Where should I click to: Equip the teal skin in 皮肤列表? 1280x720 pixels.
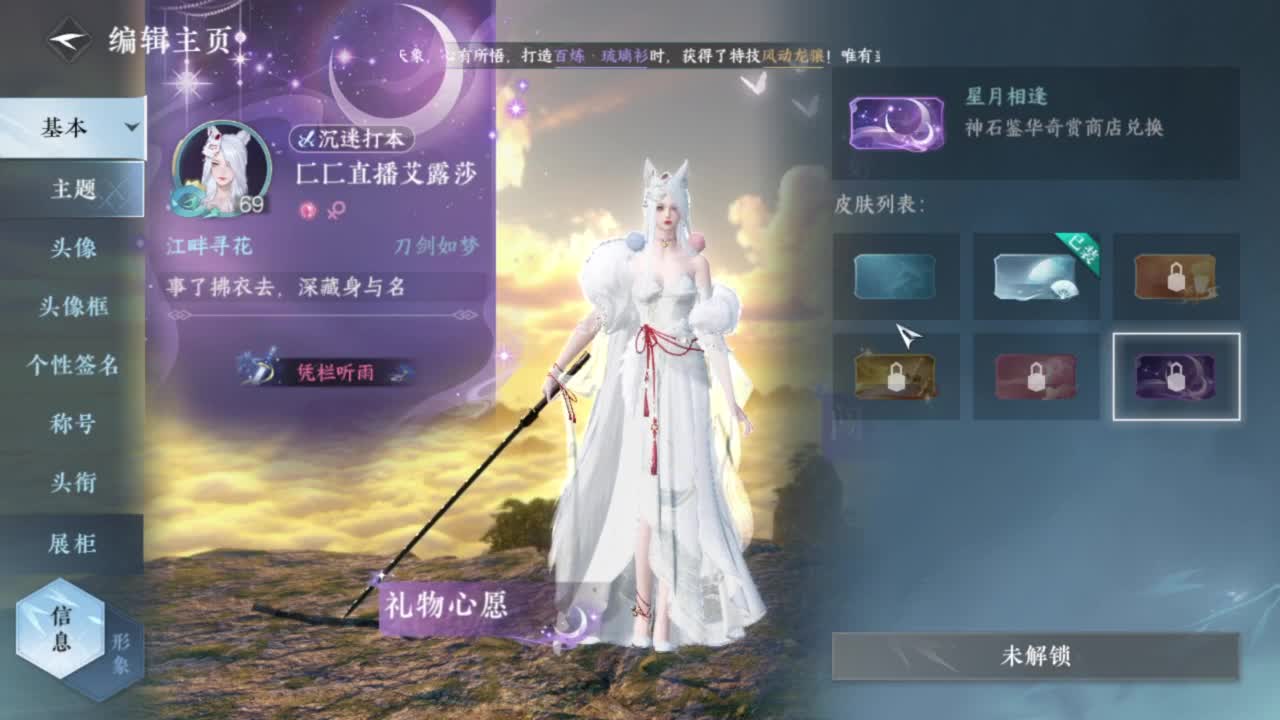click(895, 278)
